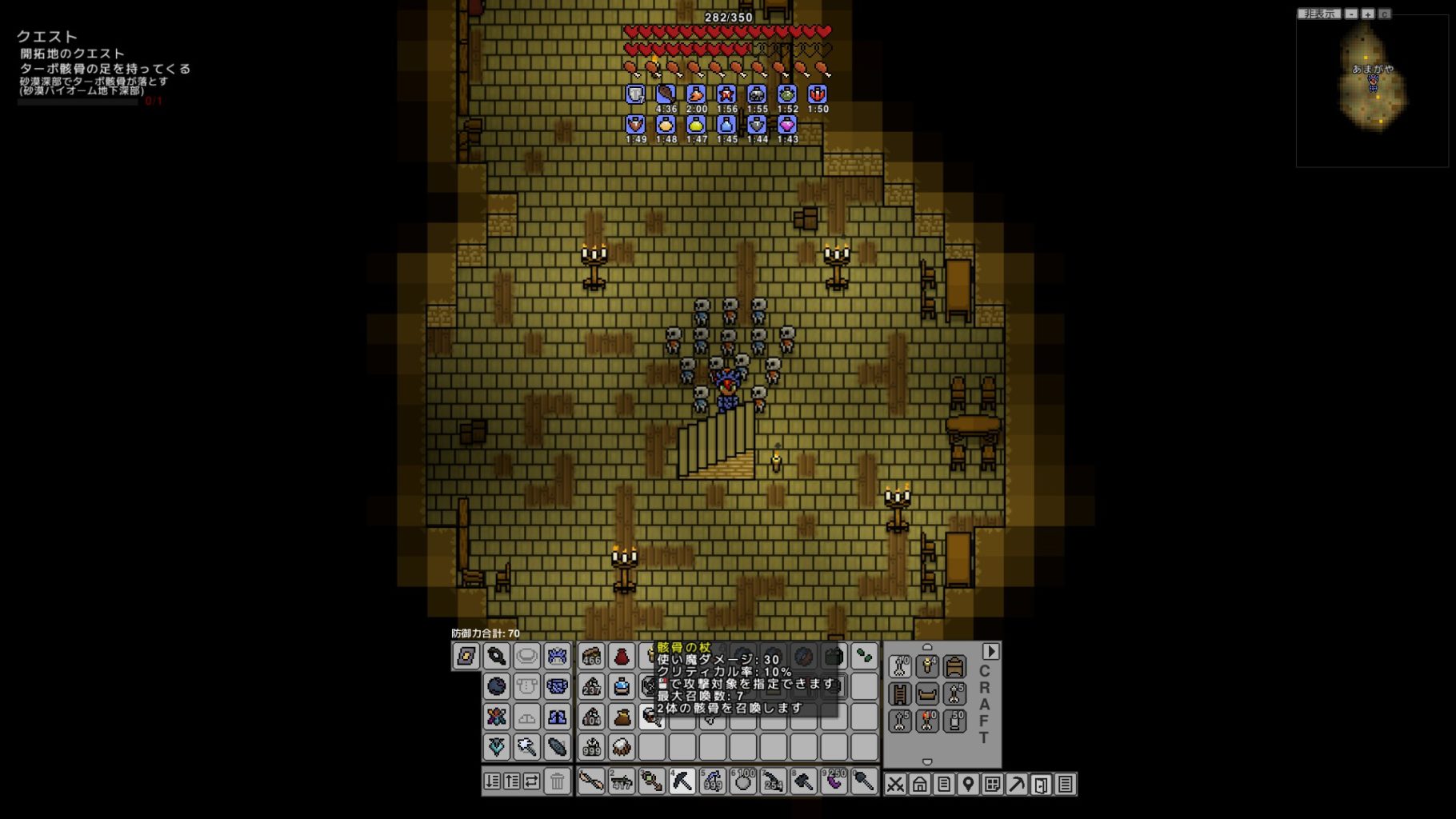This screenshot has width=1456, height=819.
Task: Click the swap arrows inventory button
Action: coord(531,781)
